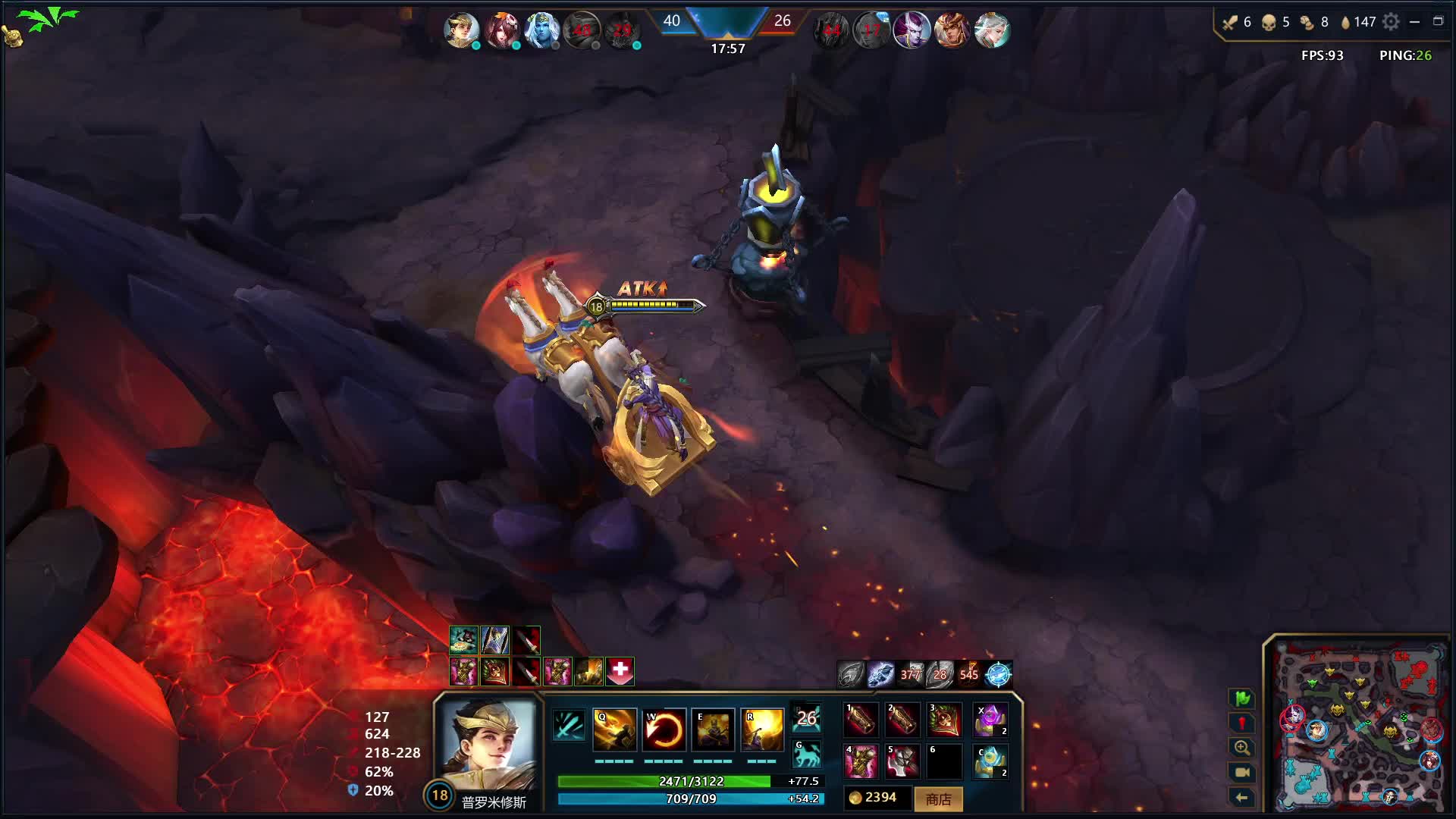Trigger the R ultimate ability
1456x819 pixels.
[761, 730]
